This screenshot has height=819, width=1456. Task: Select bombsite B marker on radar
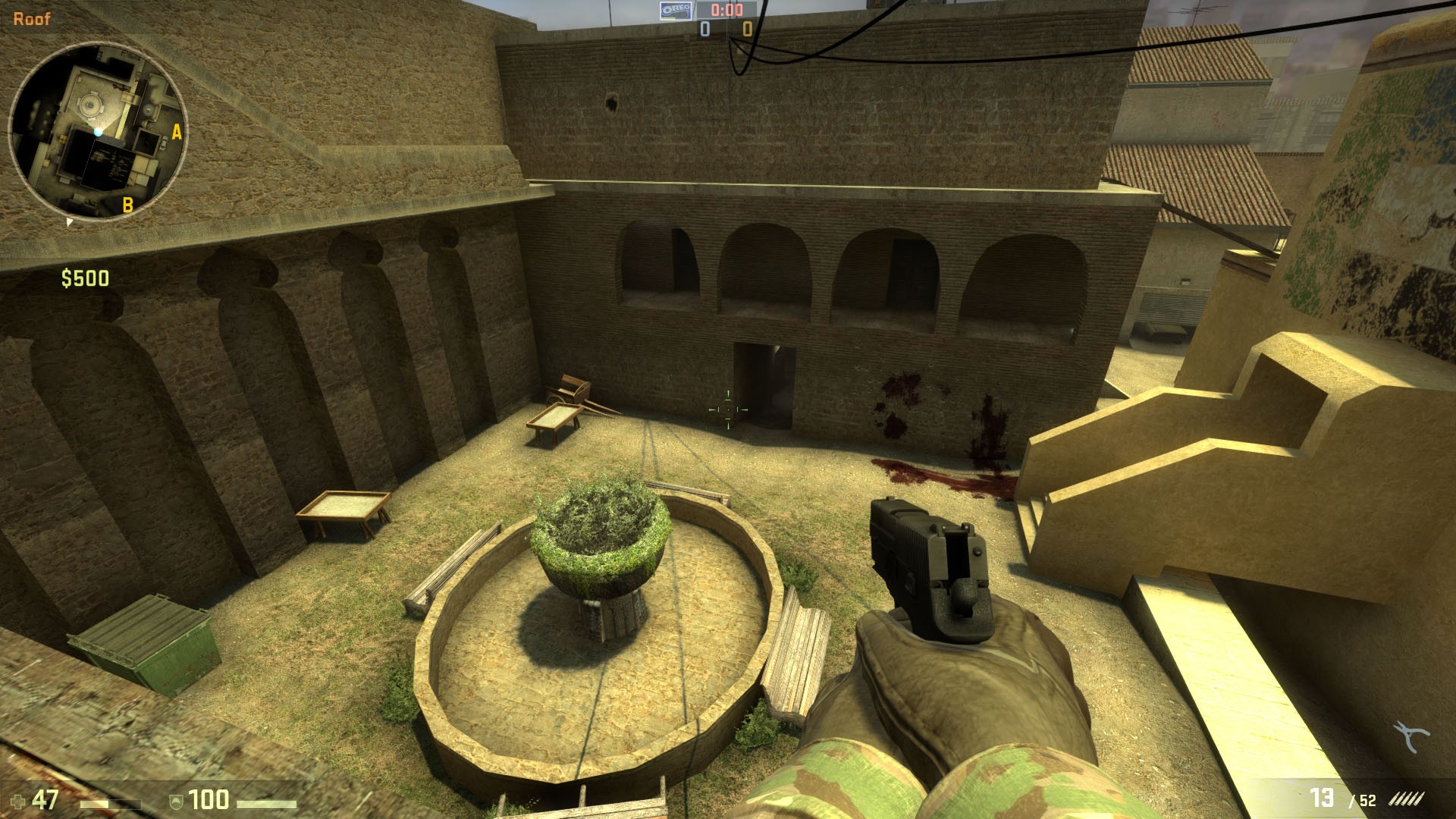coord(127,204)
